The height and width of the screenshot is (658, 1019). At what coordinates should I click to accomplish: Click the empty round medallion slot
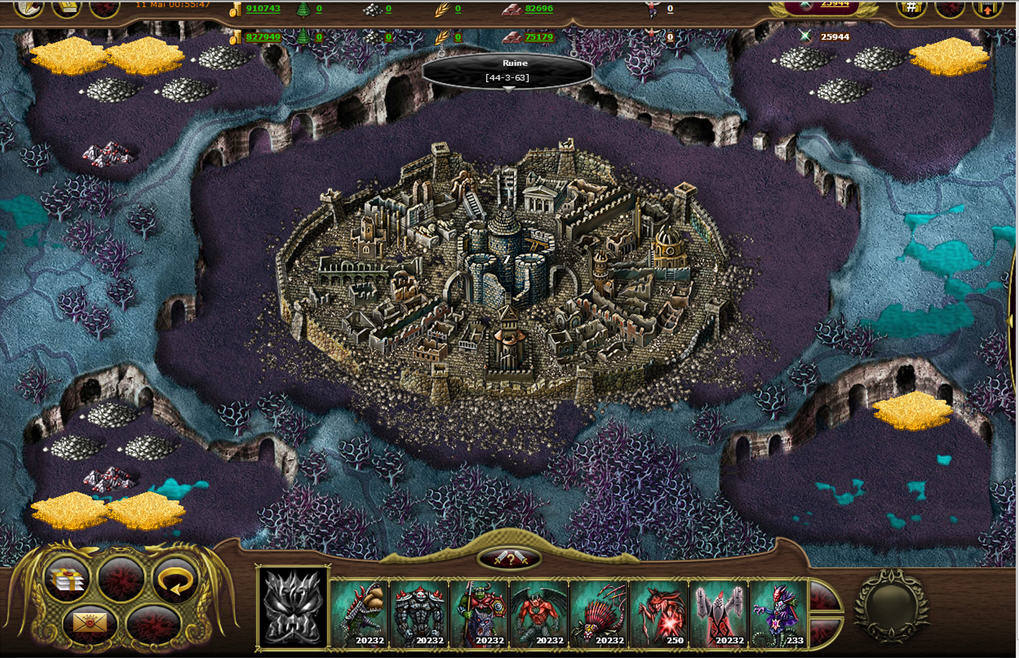891,606
